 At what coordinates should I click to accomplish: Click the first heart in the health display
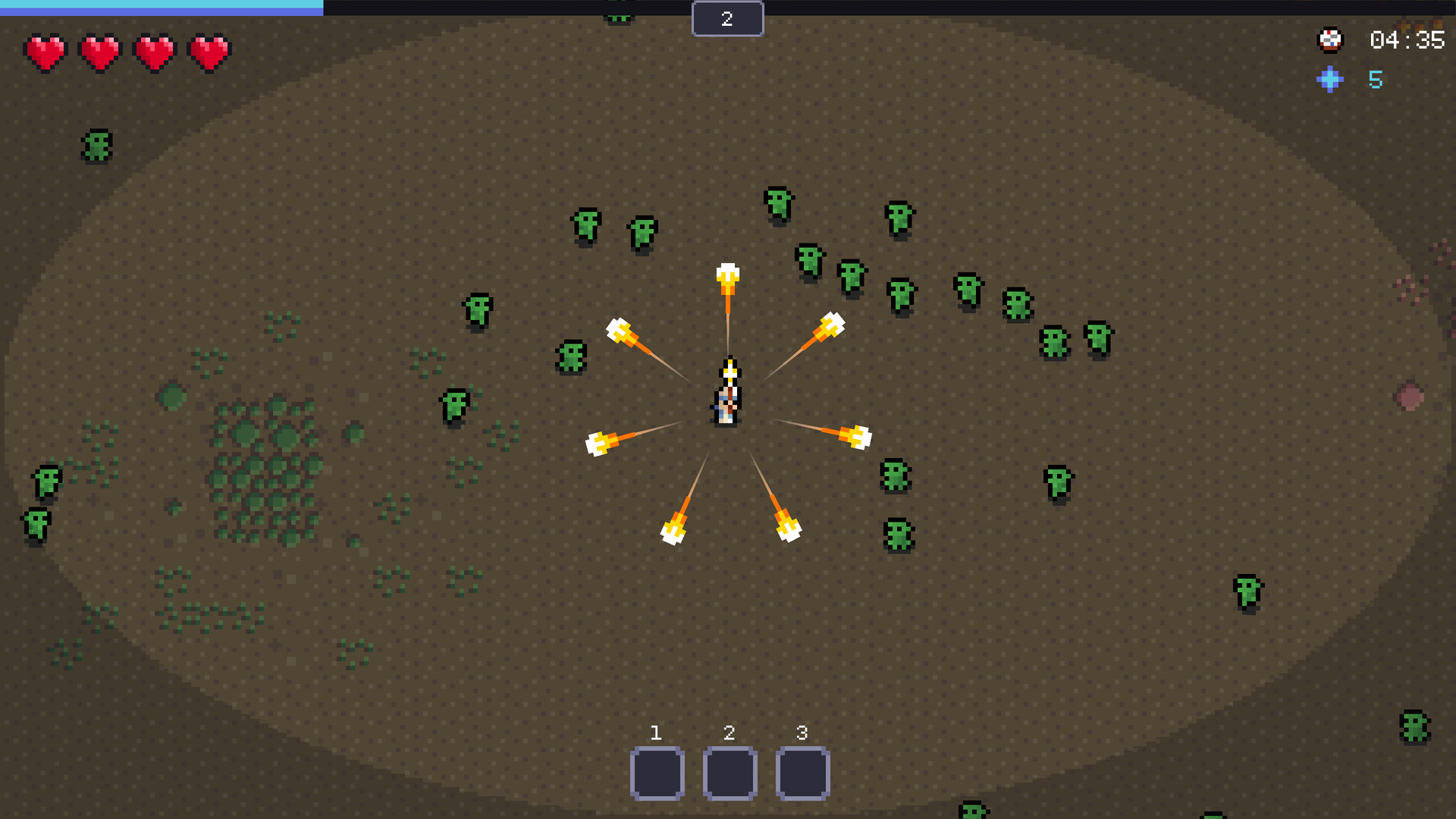tap(45, 51)
